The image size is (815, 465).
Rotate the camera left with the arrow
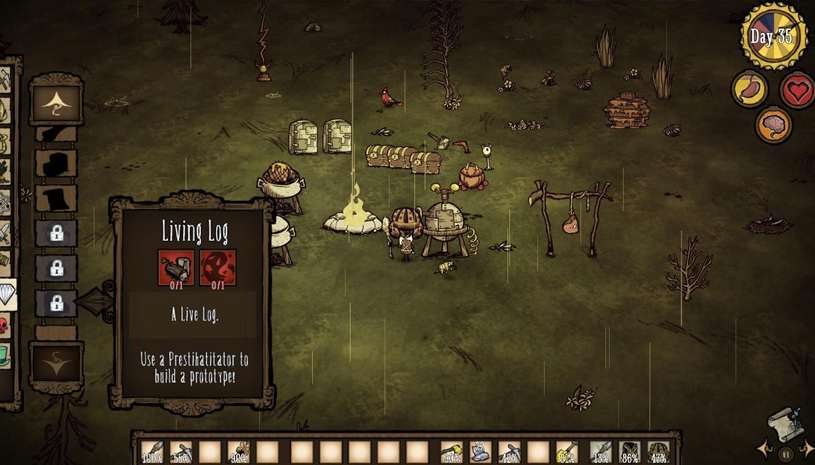click(x=763, y=449)
